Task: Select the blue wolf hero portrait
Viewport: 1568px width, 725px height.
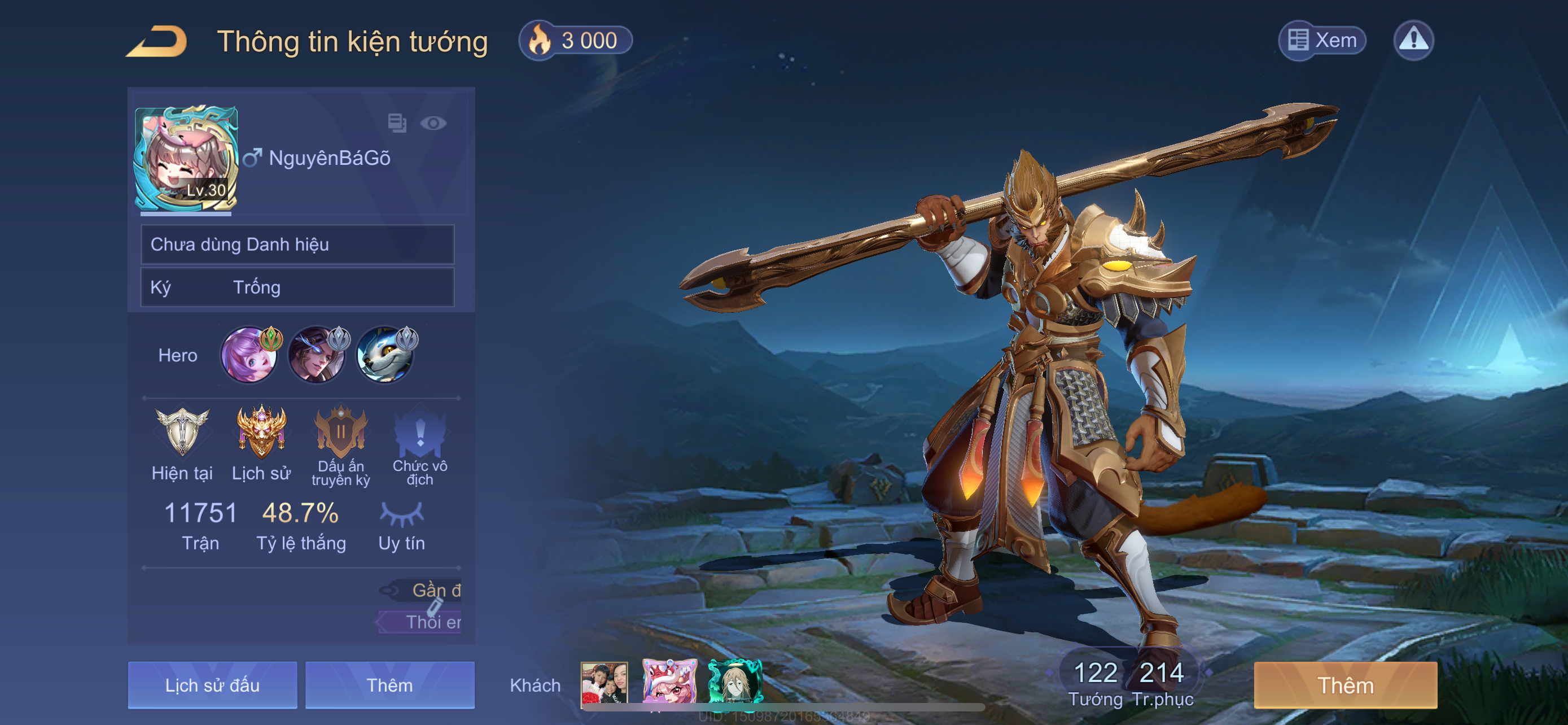Action: (x=385, y=356)
